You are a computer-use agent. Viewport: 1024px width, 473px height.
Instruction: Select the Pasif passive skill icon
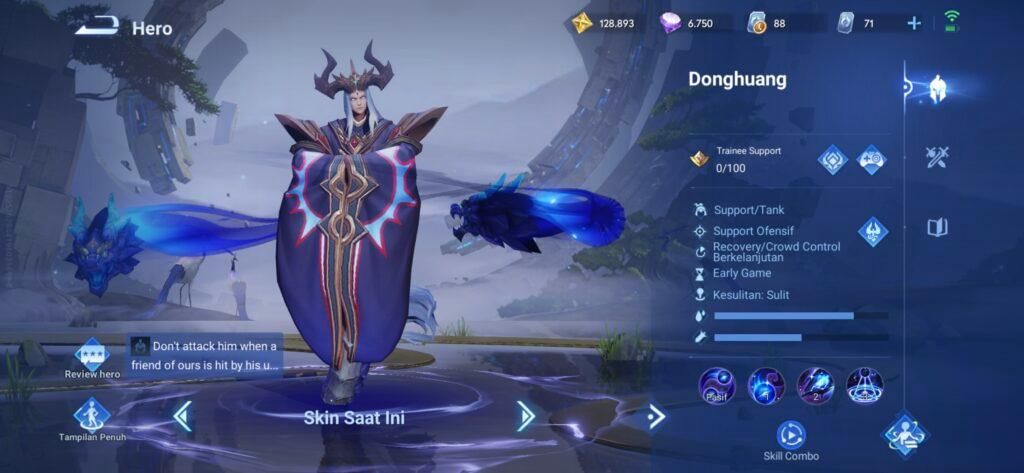(x=716, y=385)
